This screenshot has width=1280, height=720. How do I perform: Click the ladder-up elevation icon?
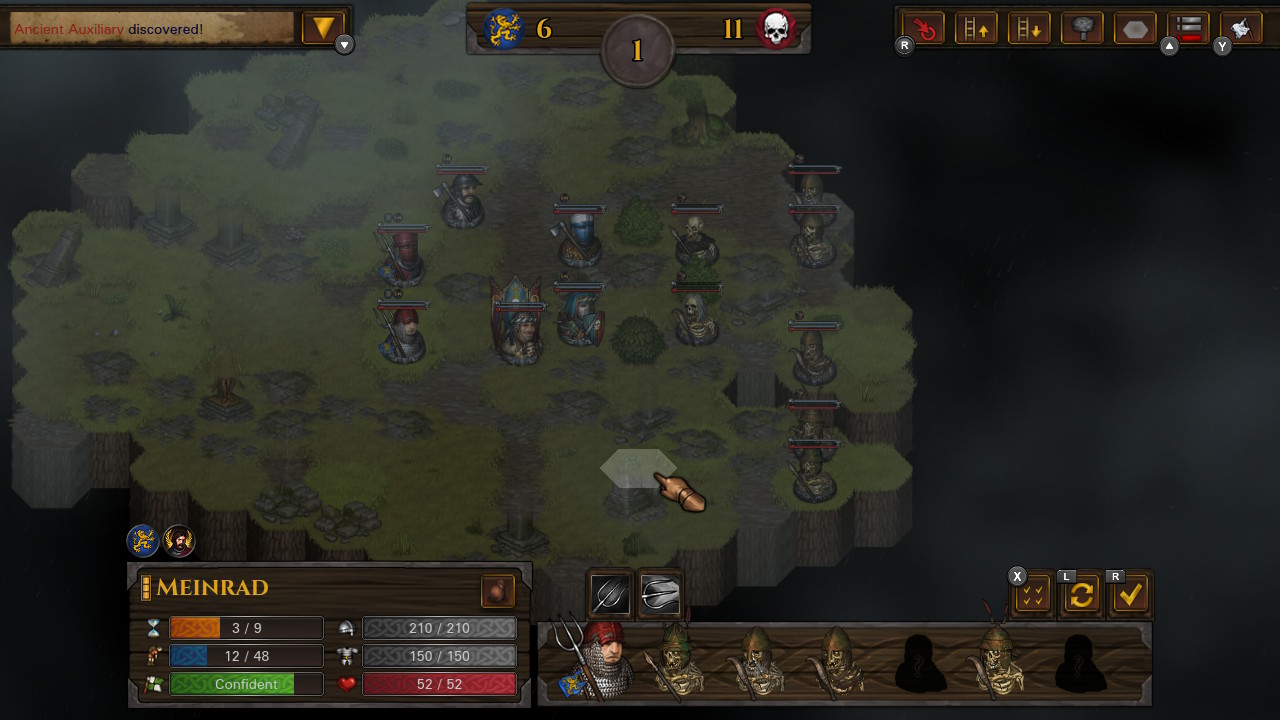coord(976,27)
